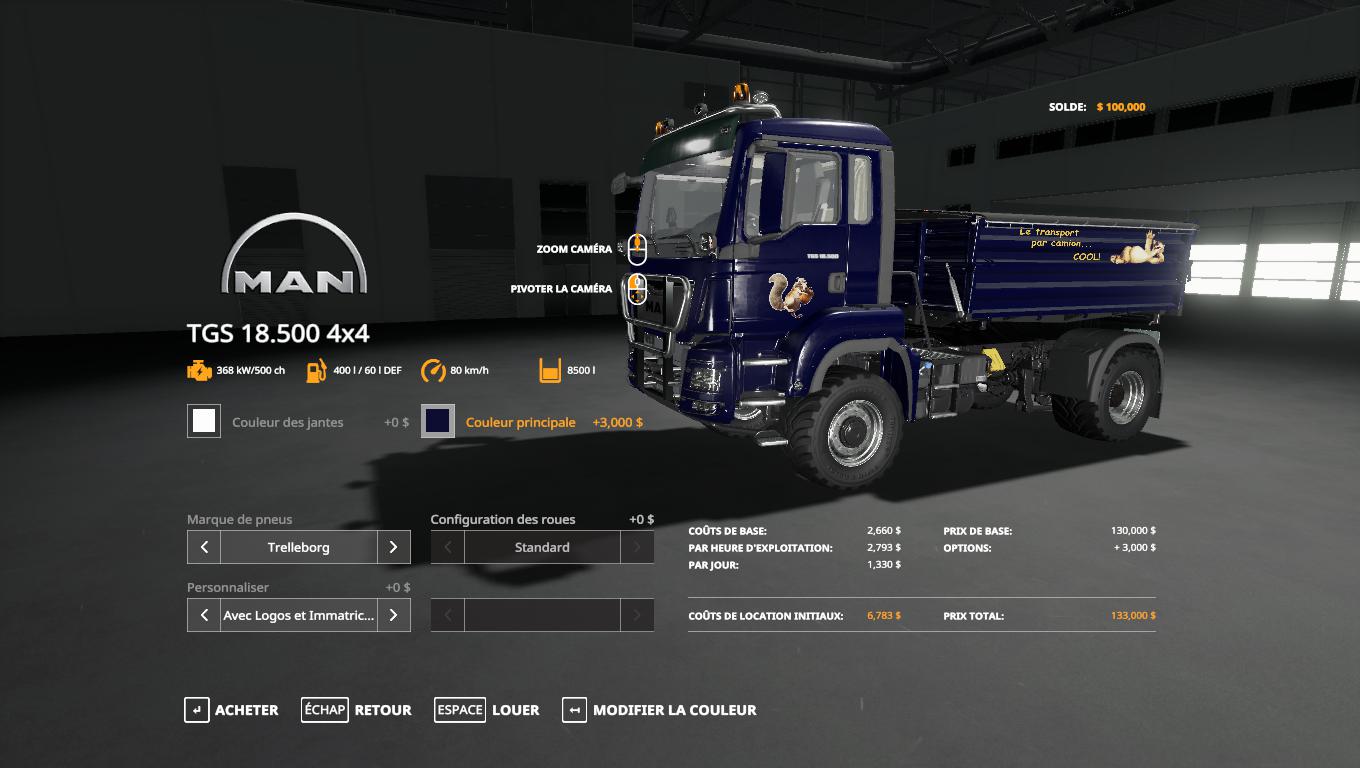Switch to previous tire brand
Image resolution: width=1360 pixels, height=768 pixels.
(204, 547)
